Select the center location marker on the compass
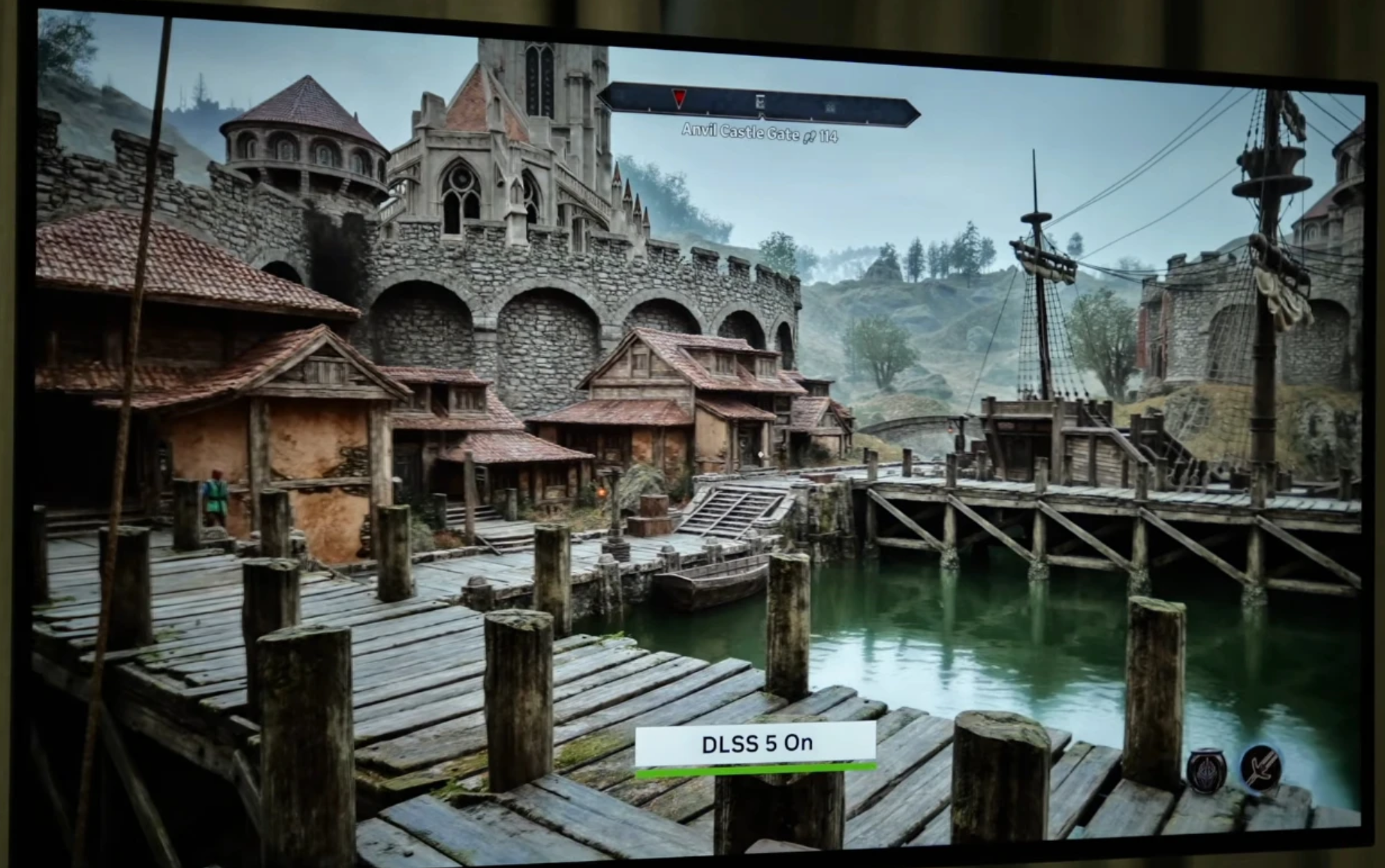1385x868 pixels. coord(760,103)
